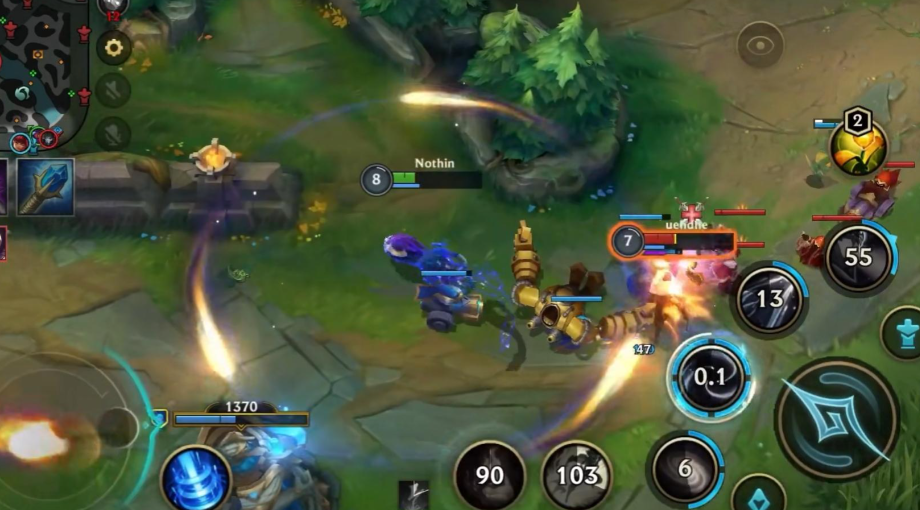Trigger the ability showing 0.1 cooldown
Viewport: 920px width, 510px height.
[x=710, y=377]
